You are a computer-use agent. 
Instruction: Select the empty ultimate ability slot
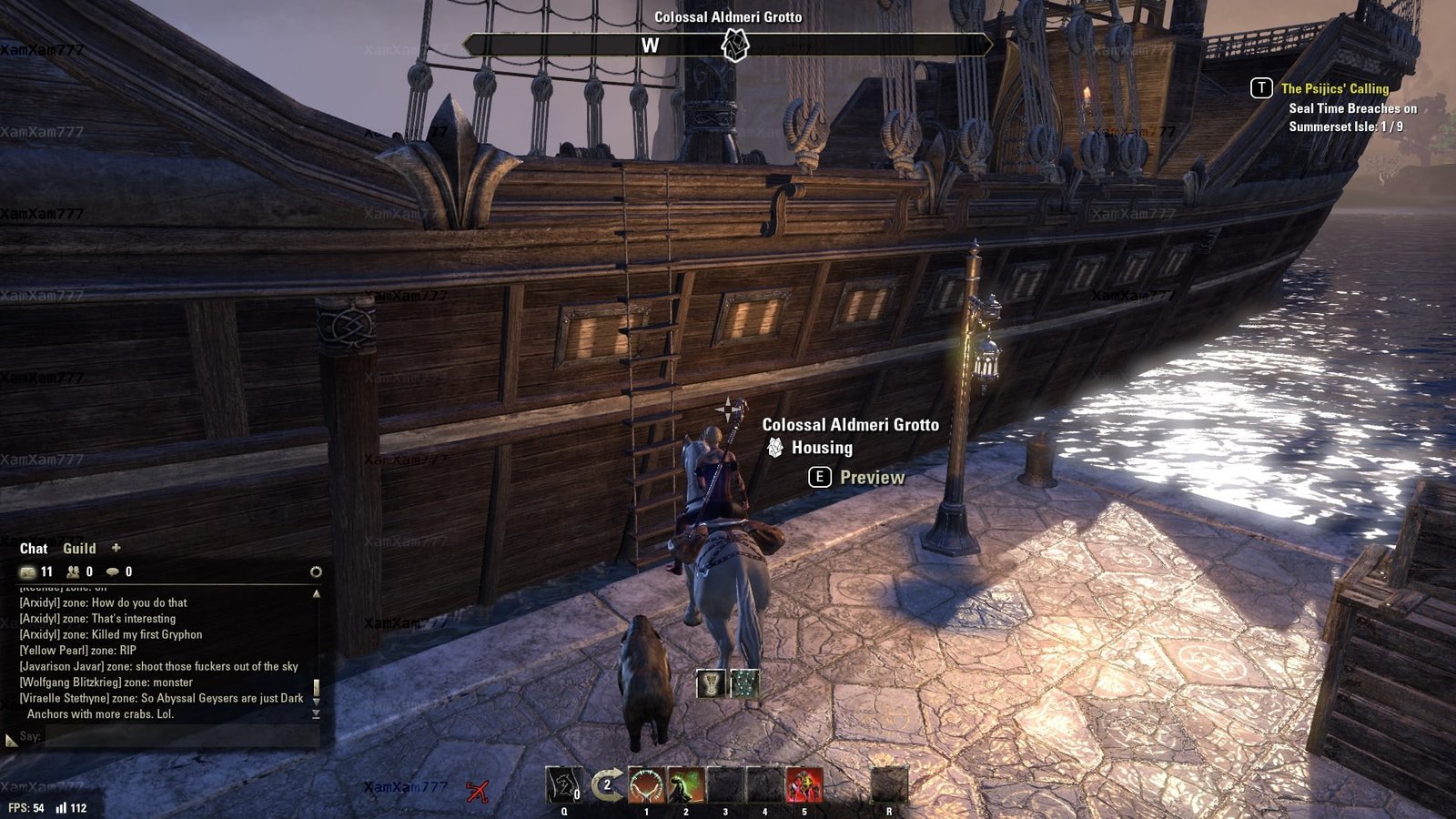[889, 784]
